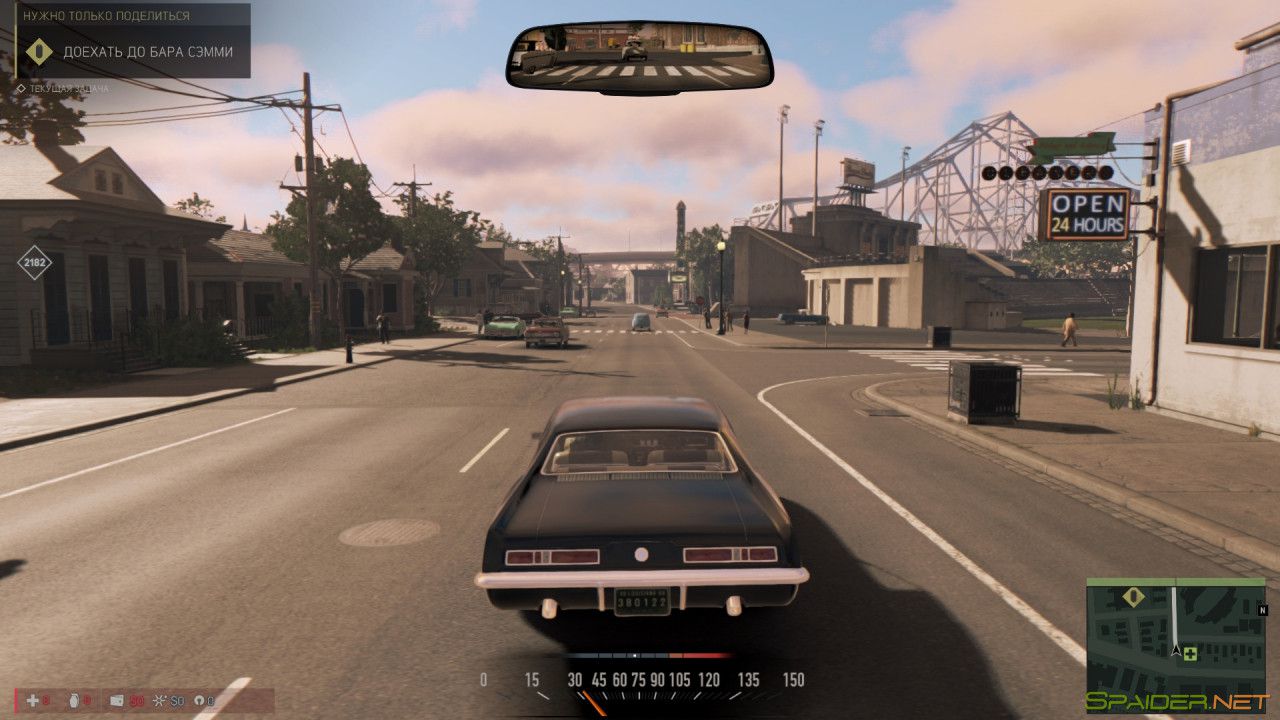Image resolution: width=1280 pixels, height=720 pixels.
Task: Click the red health bar segment bottom left
Action: 16,700
